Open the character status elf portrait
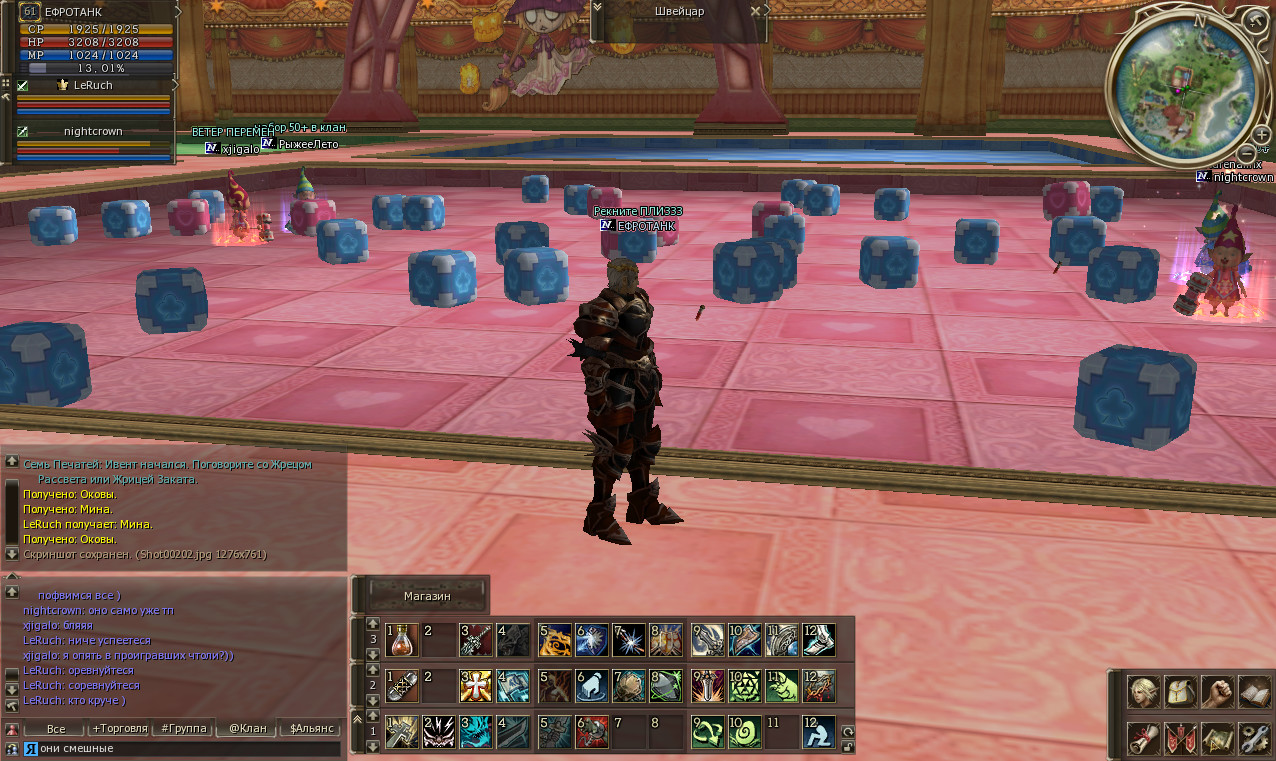The image size is (1276, 761). [1143, 692]
